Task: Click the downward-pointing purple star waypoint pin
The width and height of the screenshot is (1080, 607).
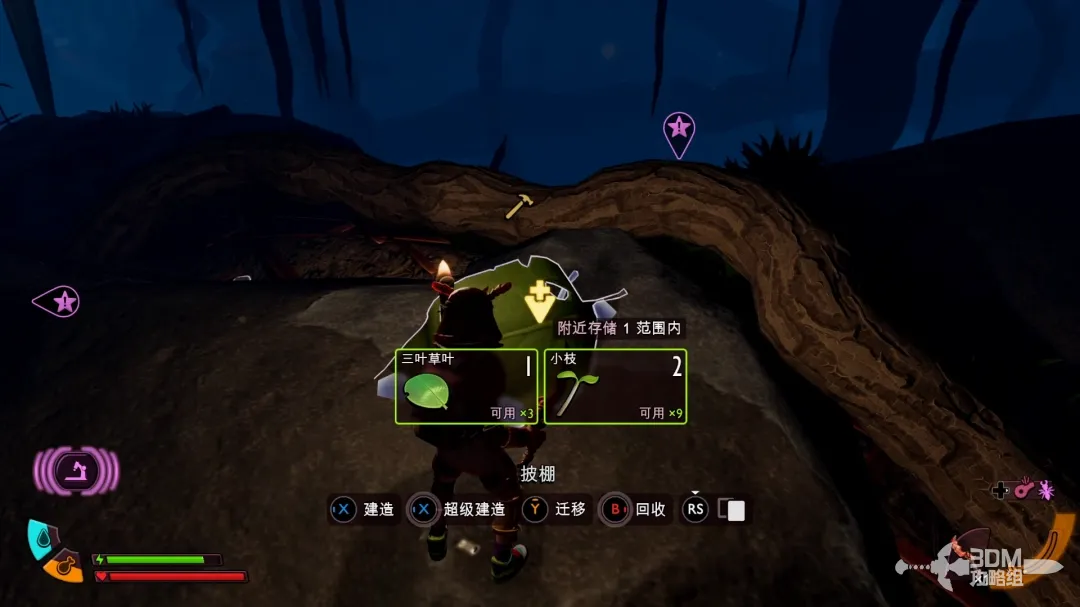Action: pos(679,132)
